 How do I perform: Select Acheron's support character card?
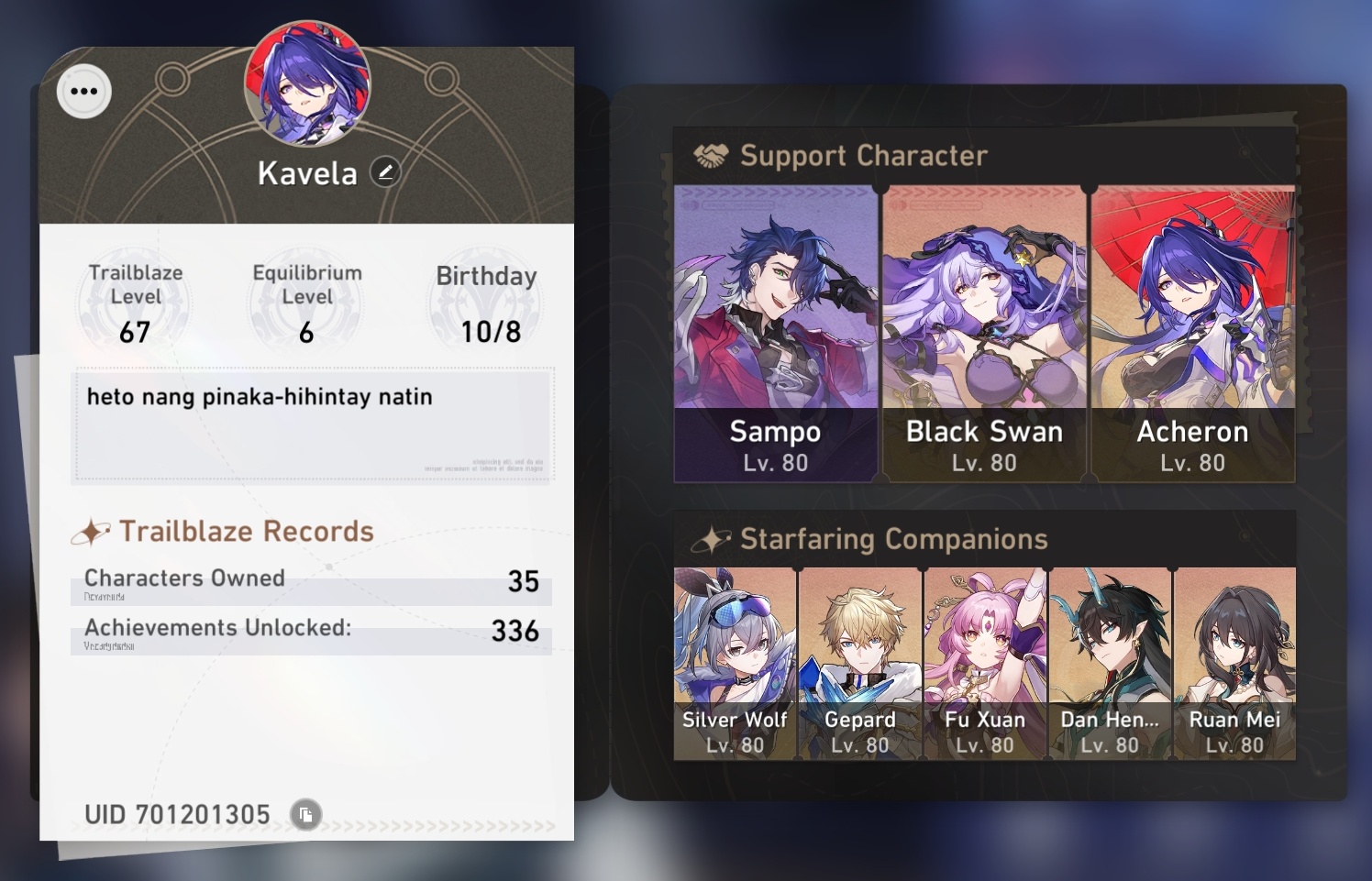click(x=1192, y=330)
